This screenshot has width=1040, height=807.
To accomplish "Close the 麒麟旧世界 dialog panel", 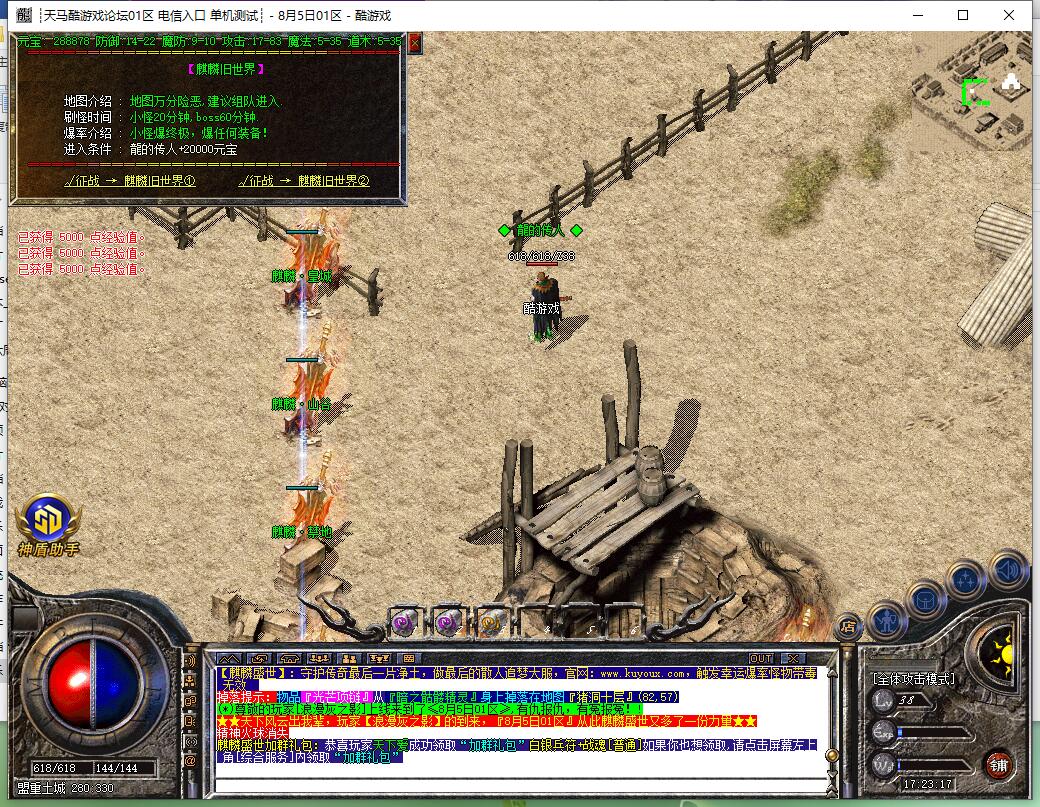I will click(x=415, y=43).
